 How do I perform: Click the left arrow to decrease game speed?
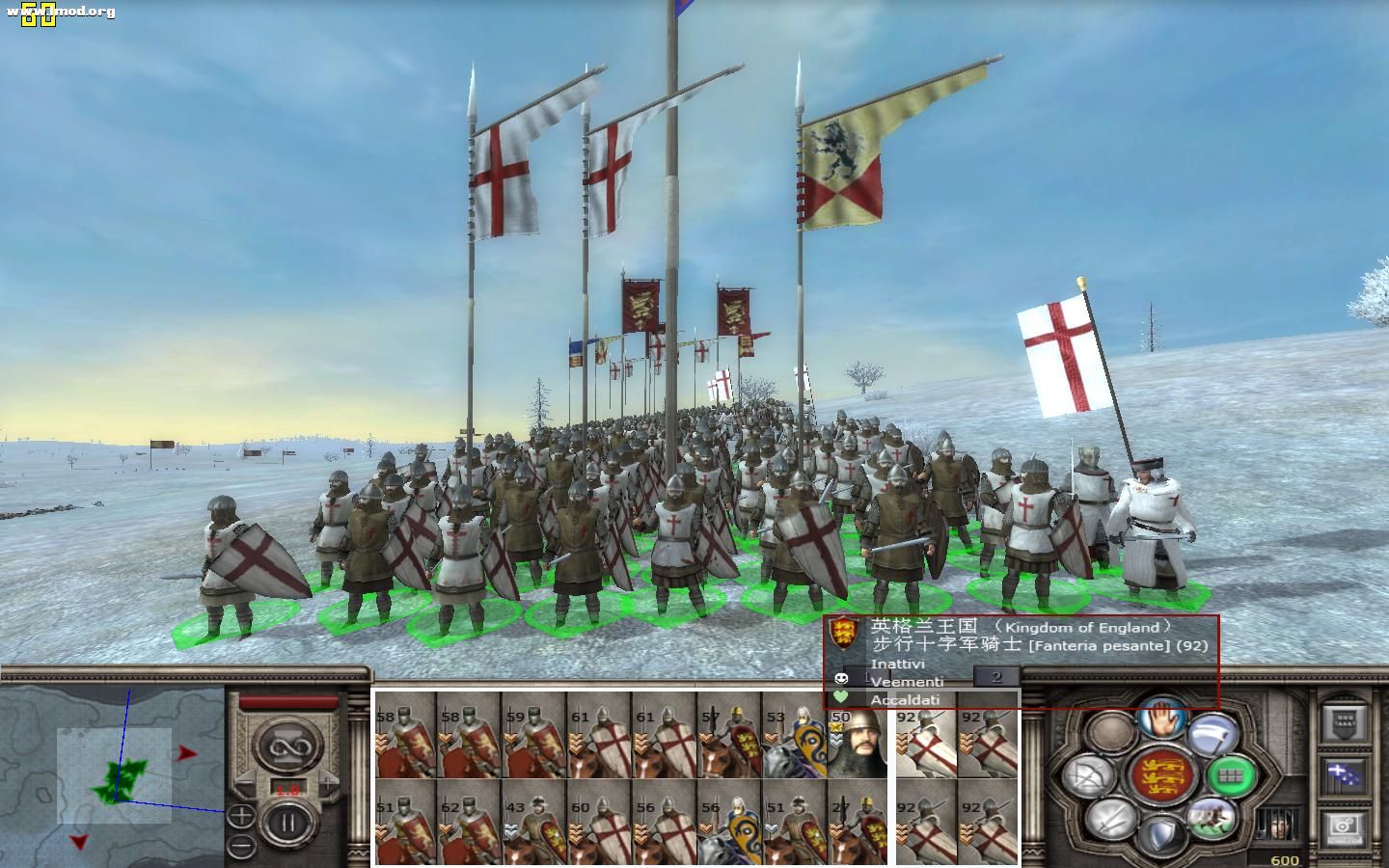[244, 782]
